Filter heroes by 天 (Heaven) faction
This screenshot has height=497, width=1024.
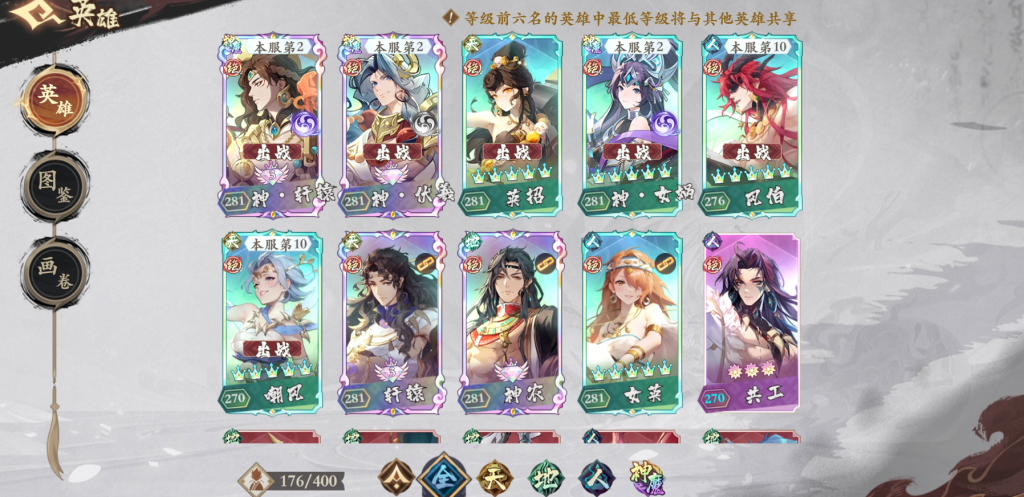(x=494, y=477)
